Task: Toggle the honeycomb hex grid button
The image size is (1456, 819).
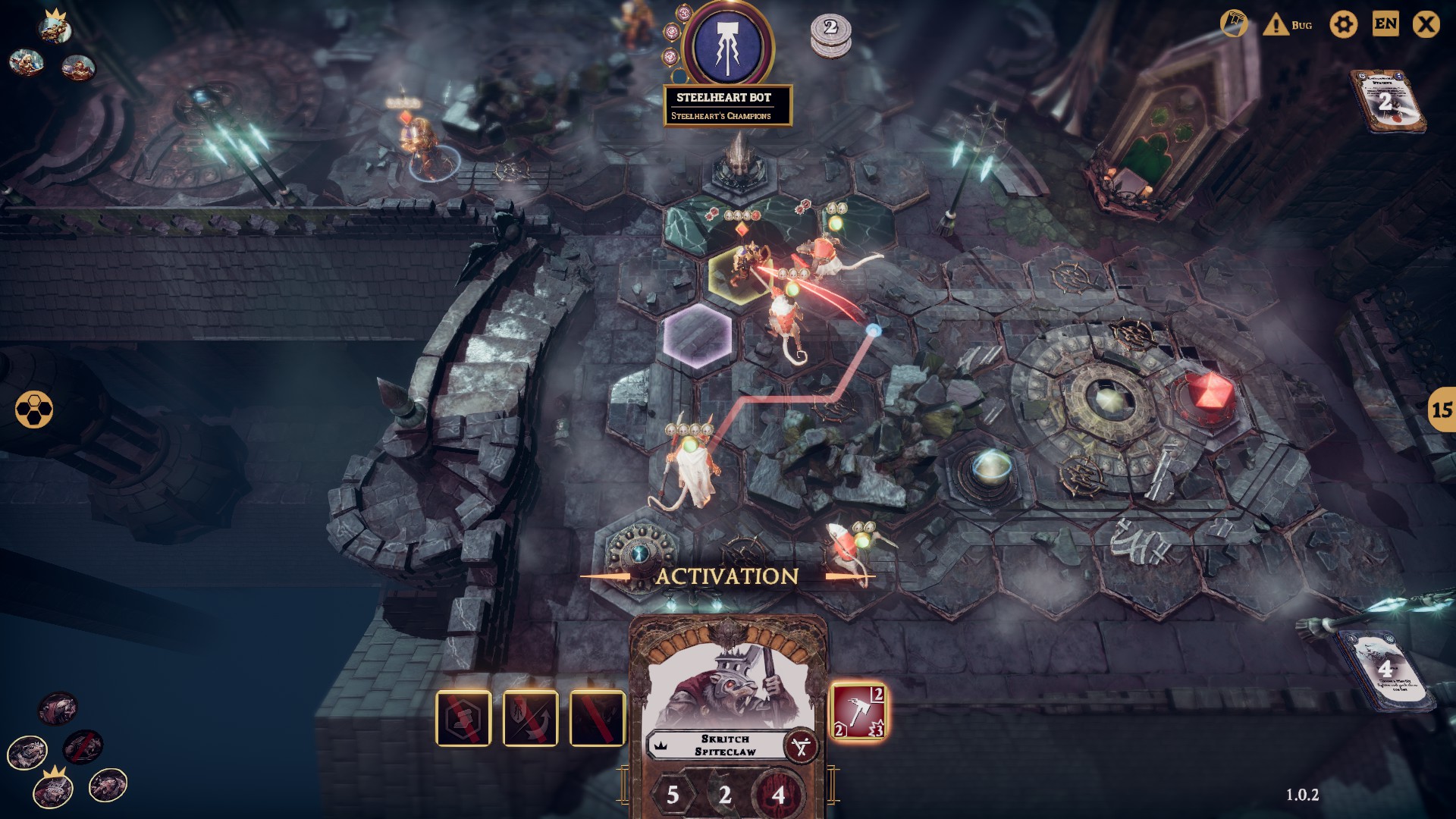Action: [x=34, y=409]
